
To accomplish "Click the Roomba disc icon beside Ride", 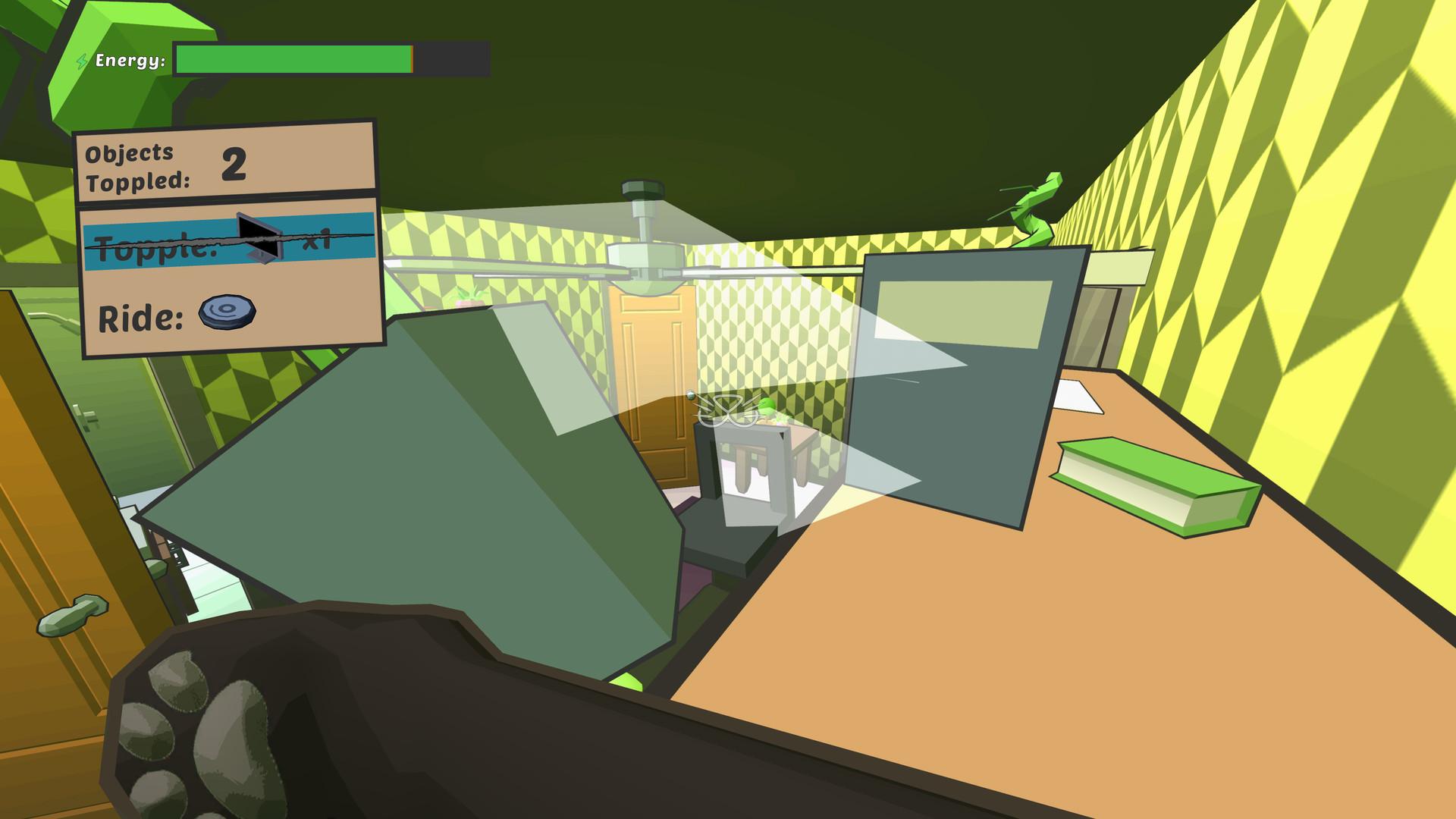I will [x=226, y=314].
